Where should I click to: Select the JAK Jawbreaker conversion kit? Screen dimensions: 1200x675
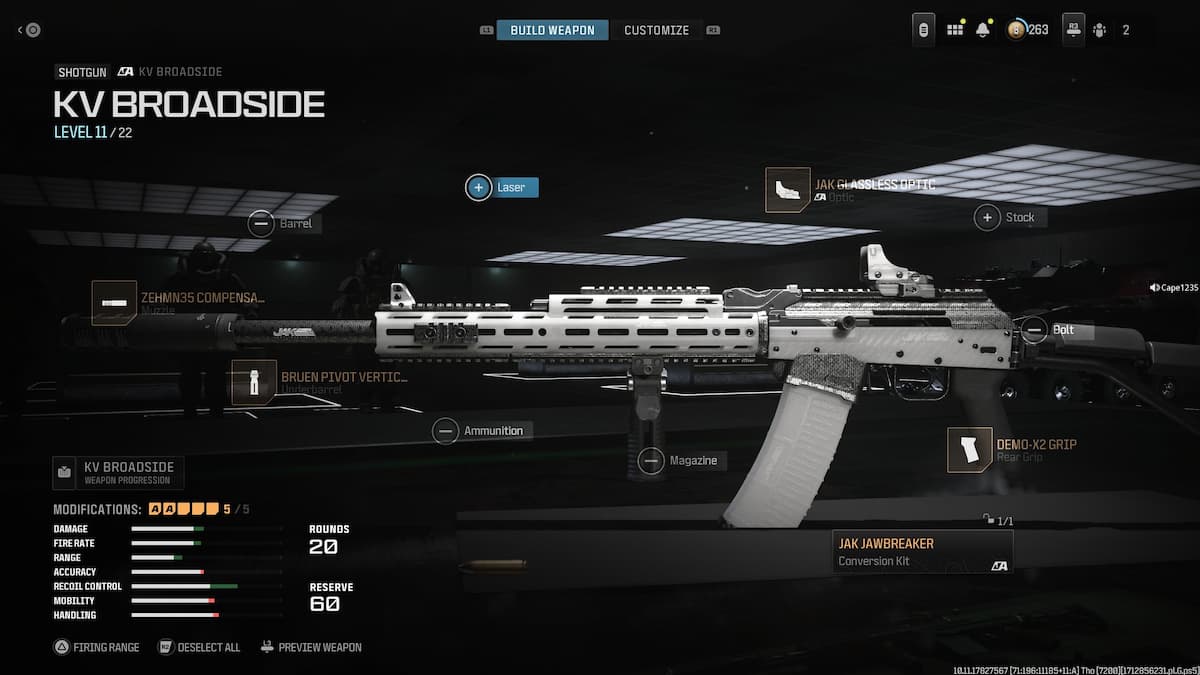pos(922,551)
